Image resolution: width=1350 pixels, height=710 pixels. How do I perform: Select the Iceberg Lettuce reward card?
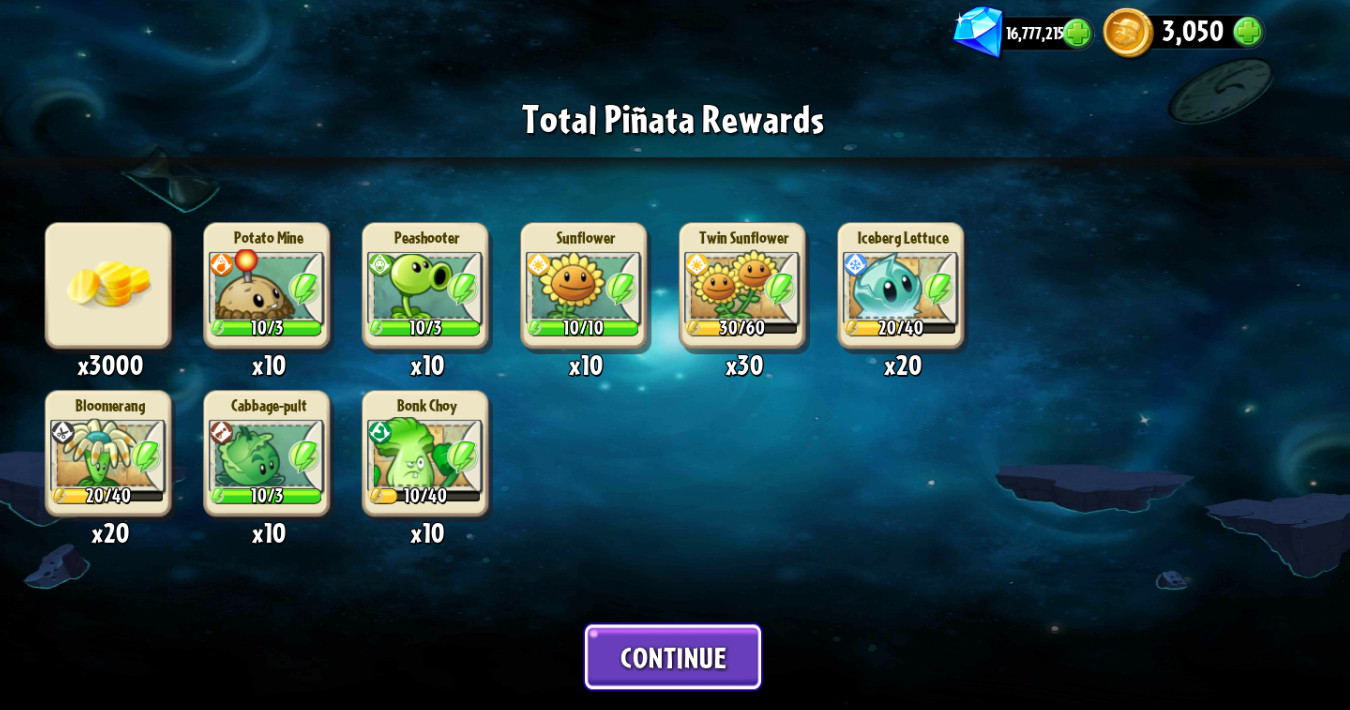point(901,285)
